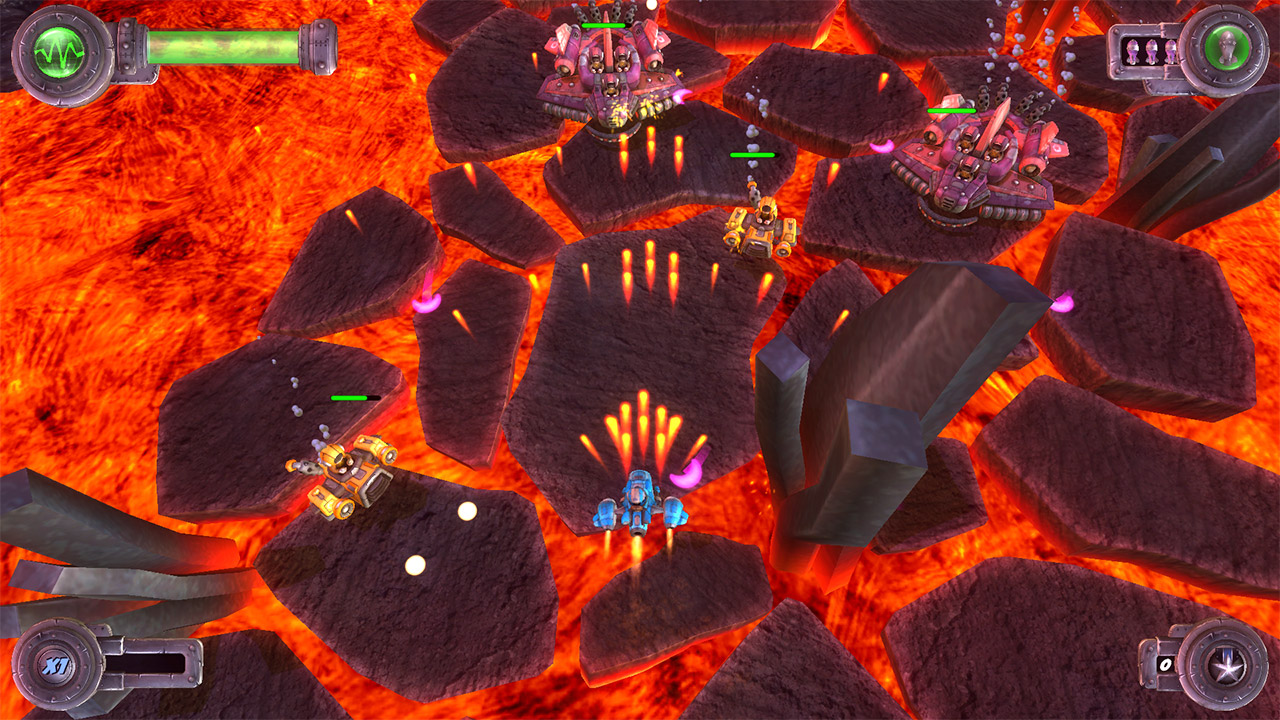The image size is (1280, 720).
Task: Select the X1 multiplier badge
Action: coord(58,663)
